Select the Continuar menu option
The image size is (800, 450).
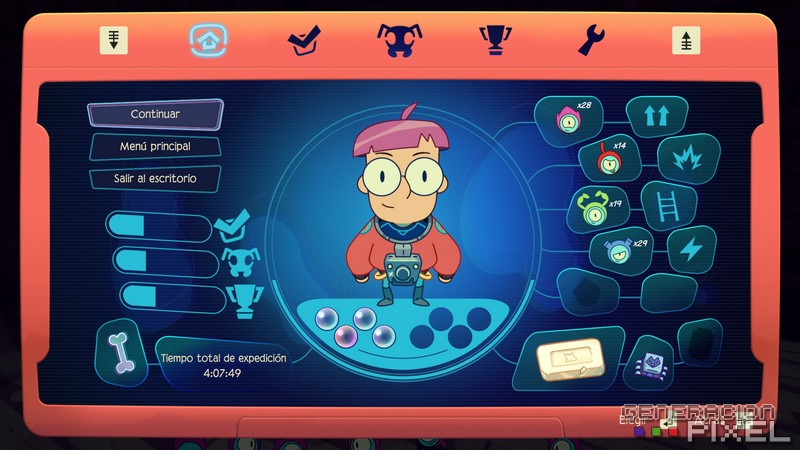[x=155, y=114]
